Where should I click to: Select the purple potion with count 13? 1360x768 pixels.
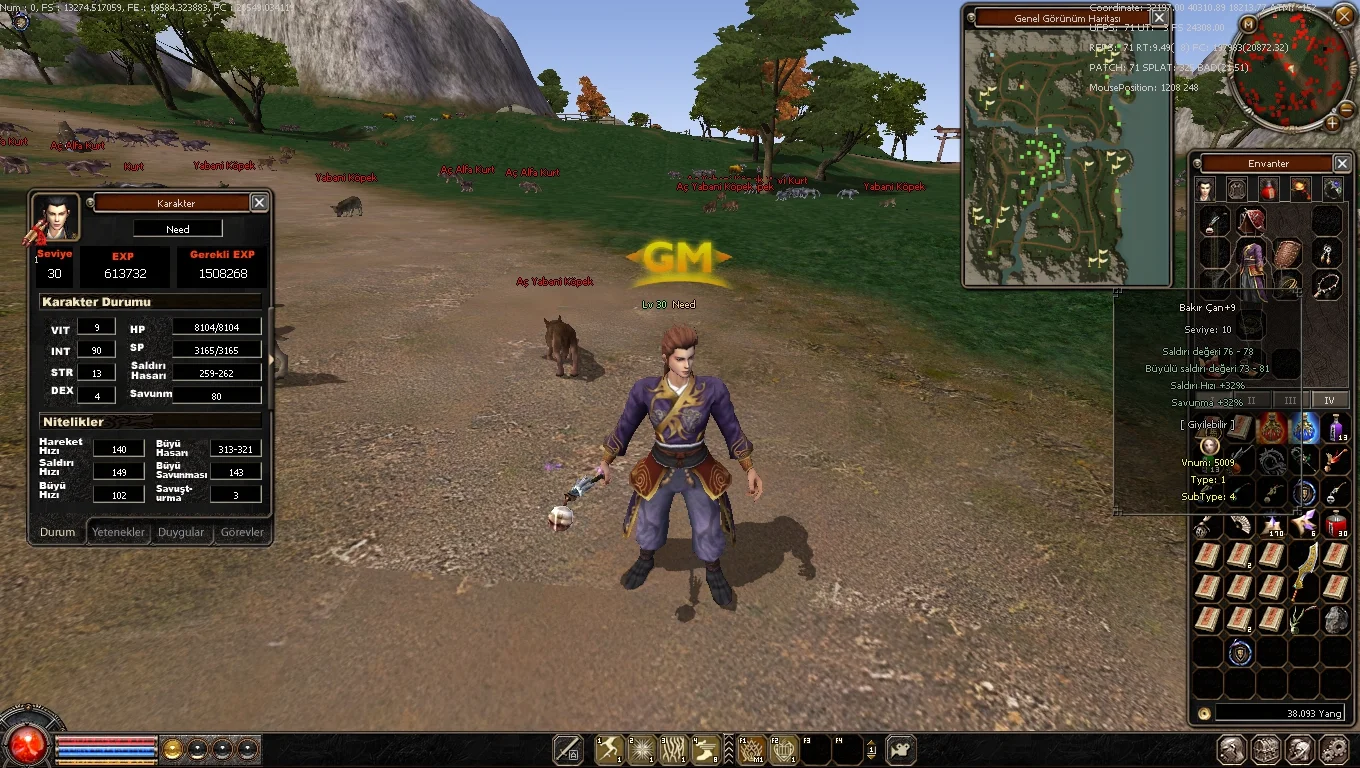point(1336,429)
